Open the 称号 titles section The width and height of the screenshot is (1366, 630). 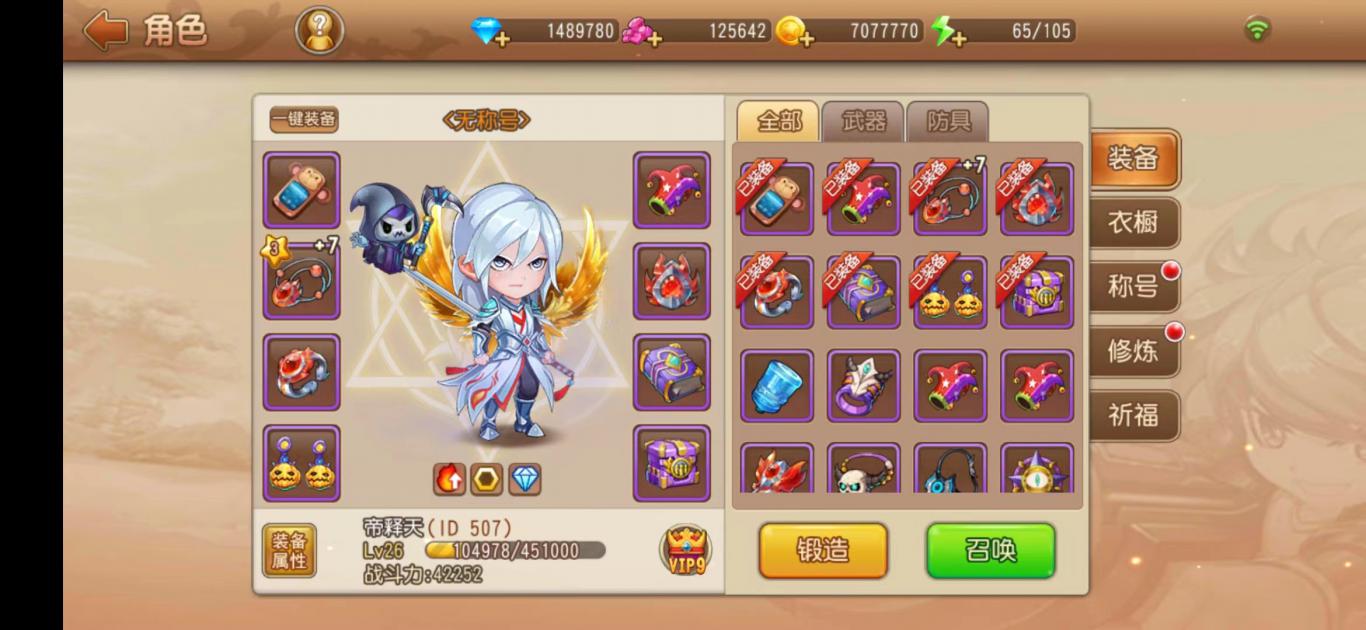click(x=1133, y=288)
